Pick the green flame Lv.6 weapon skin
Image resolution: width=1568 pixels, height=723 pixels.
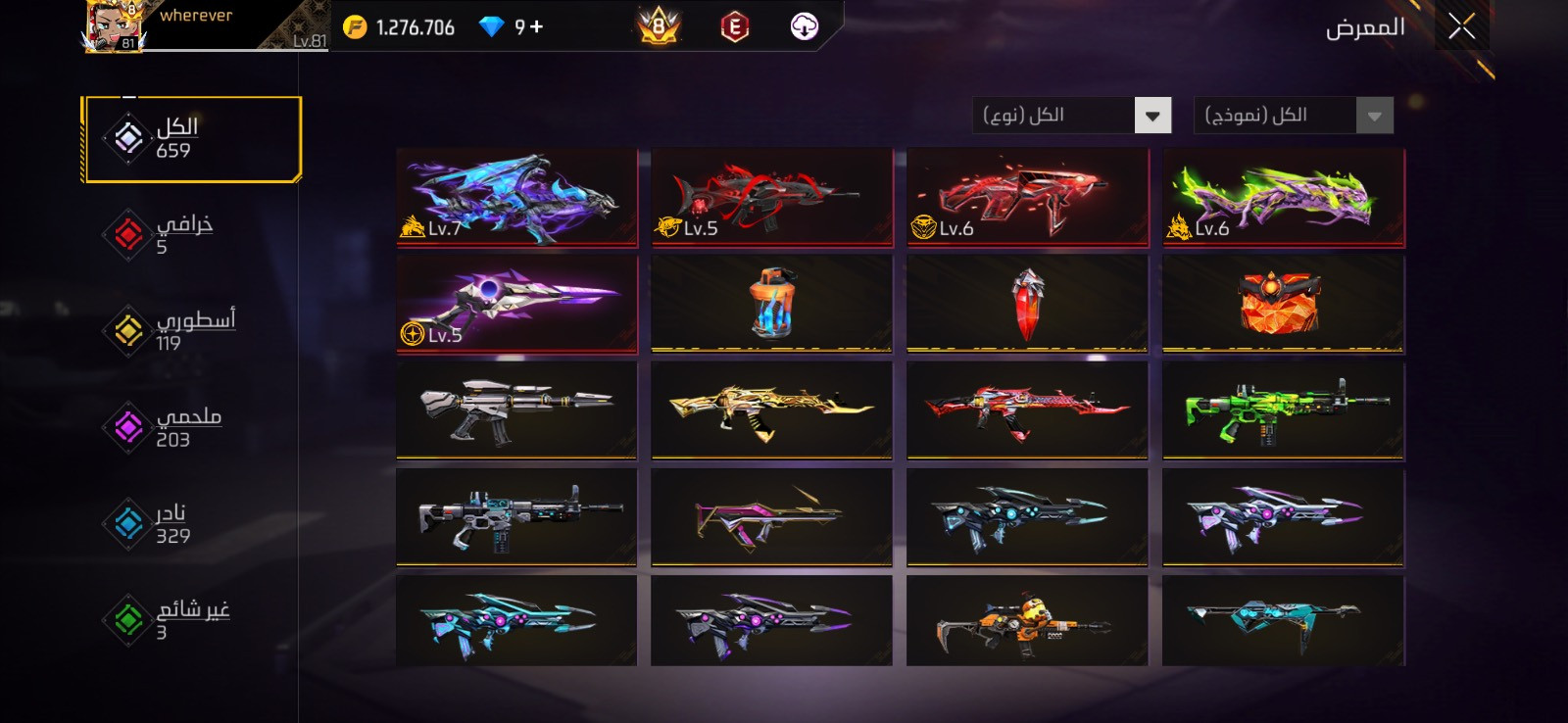1283,197
